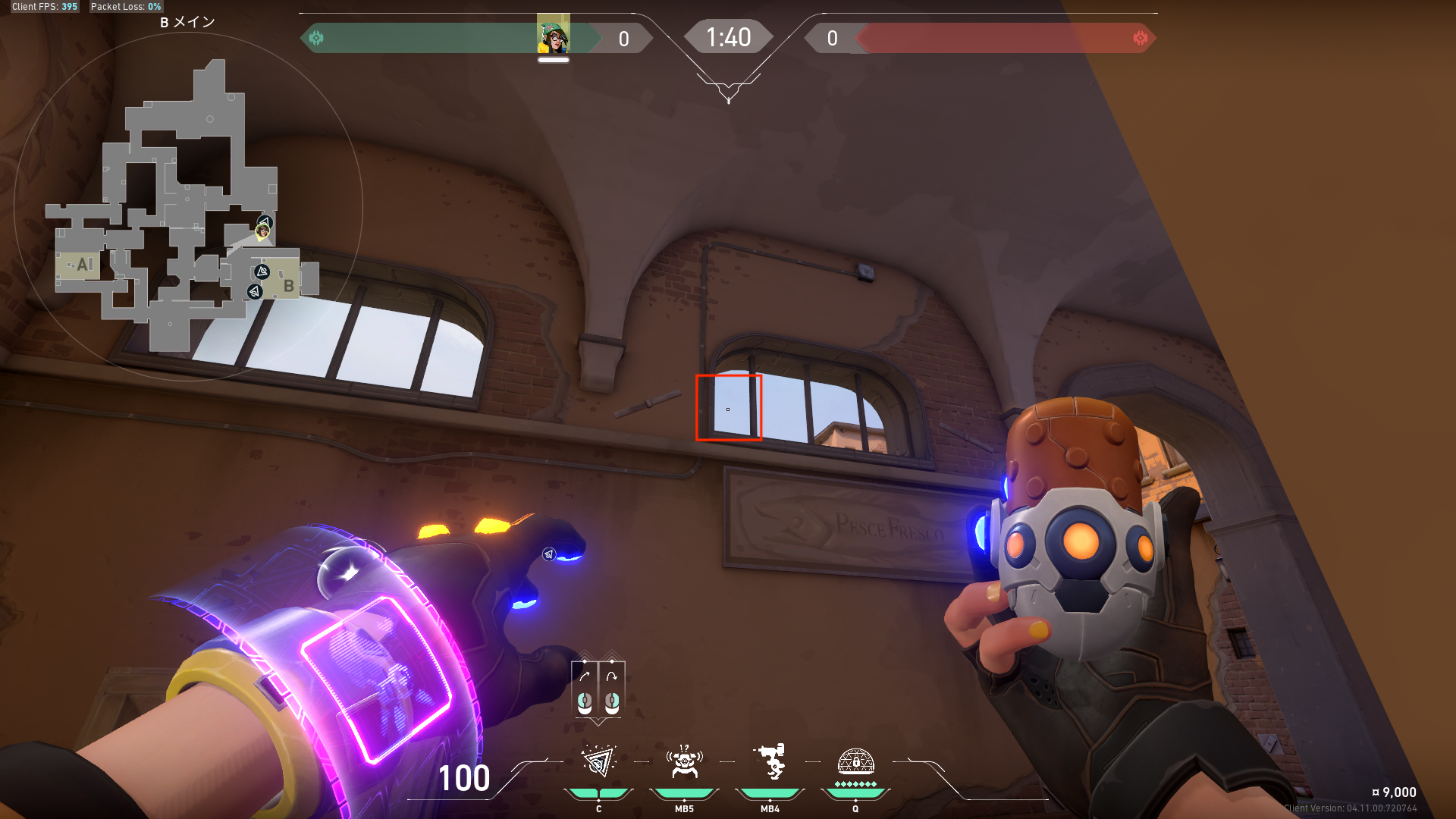This screenshot has height=819, width=1456.
Task: Click the red team emblem icon
Action: pyautogui.click(x=1140, y=38)
